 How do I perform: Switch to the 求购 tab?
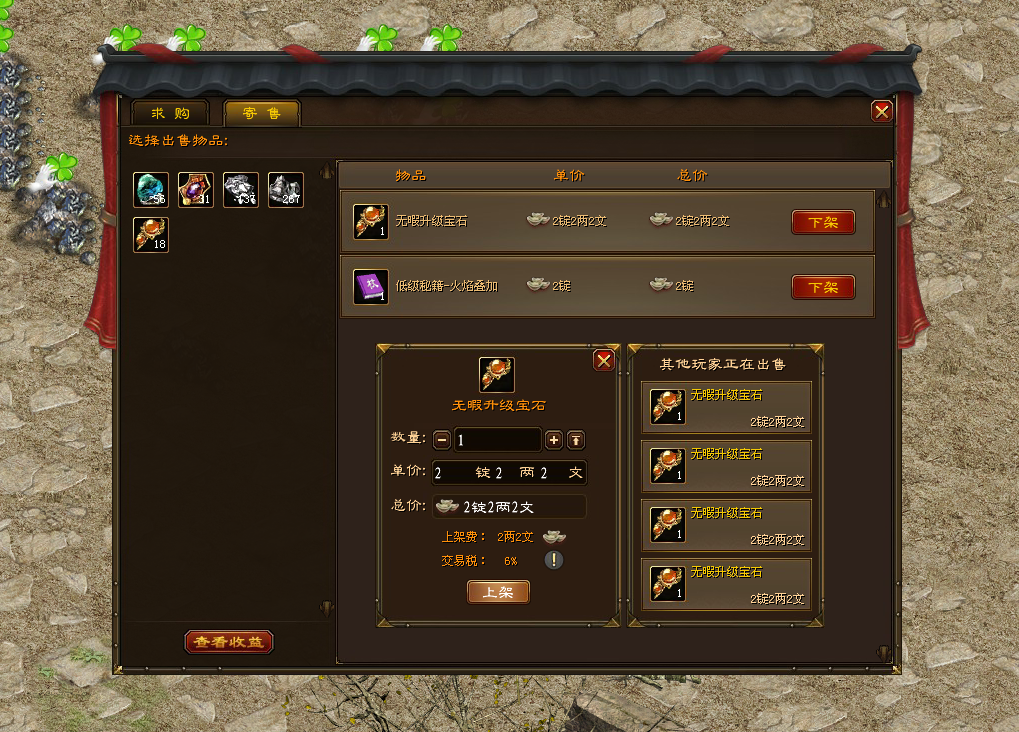tap(169, 113)
